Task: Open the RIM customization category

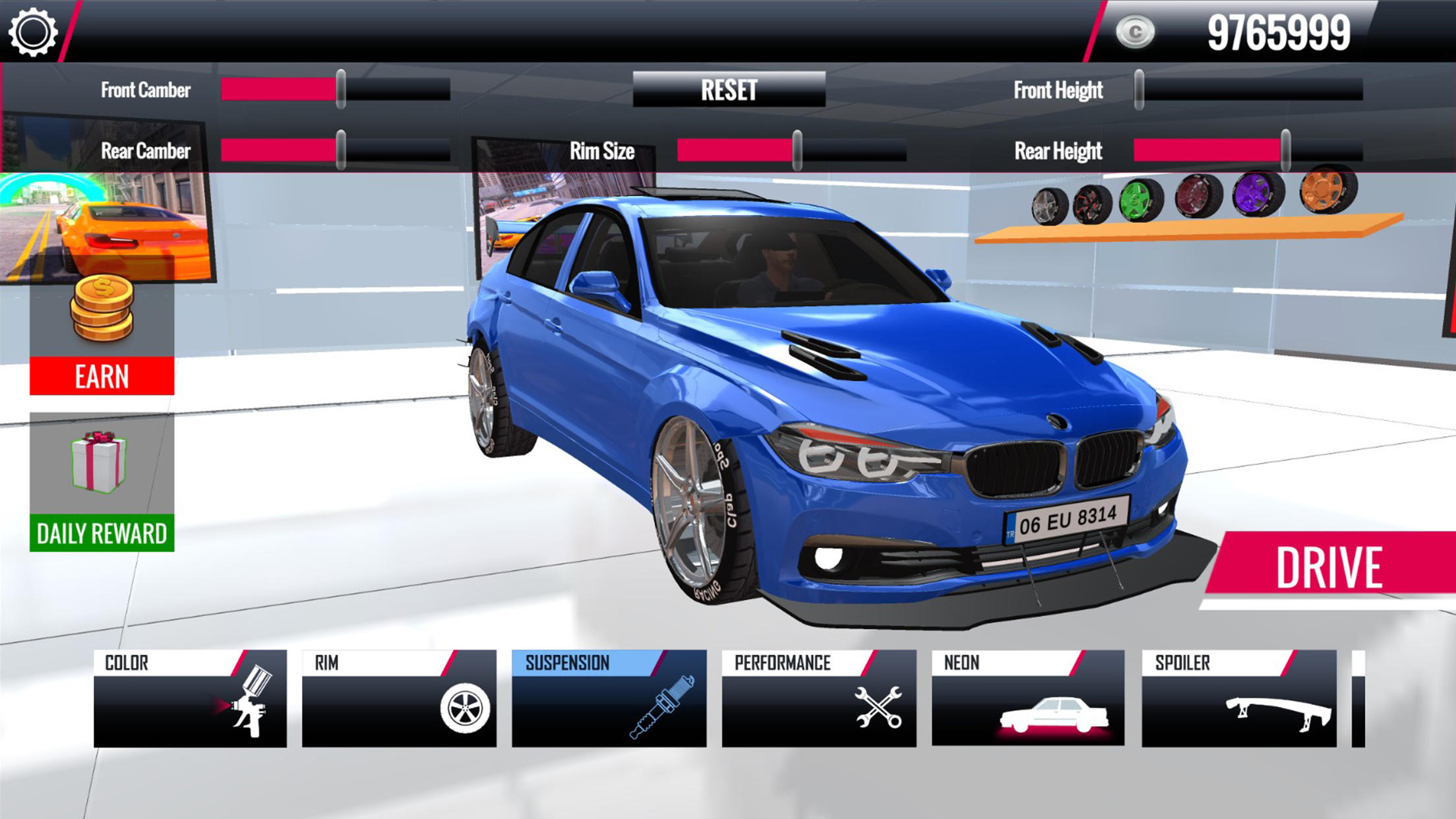Action: tap(399, 698)
